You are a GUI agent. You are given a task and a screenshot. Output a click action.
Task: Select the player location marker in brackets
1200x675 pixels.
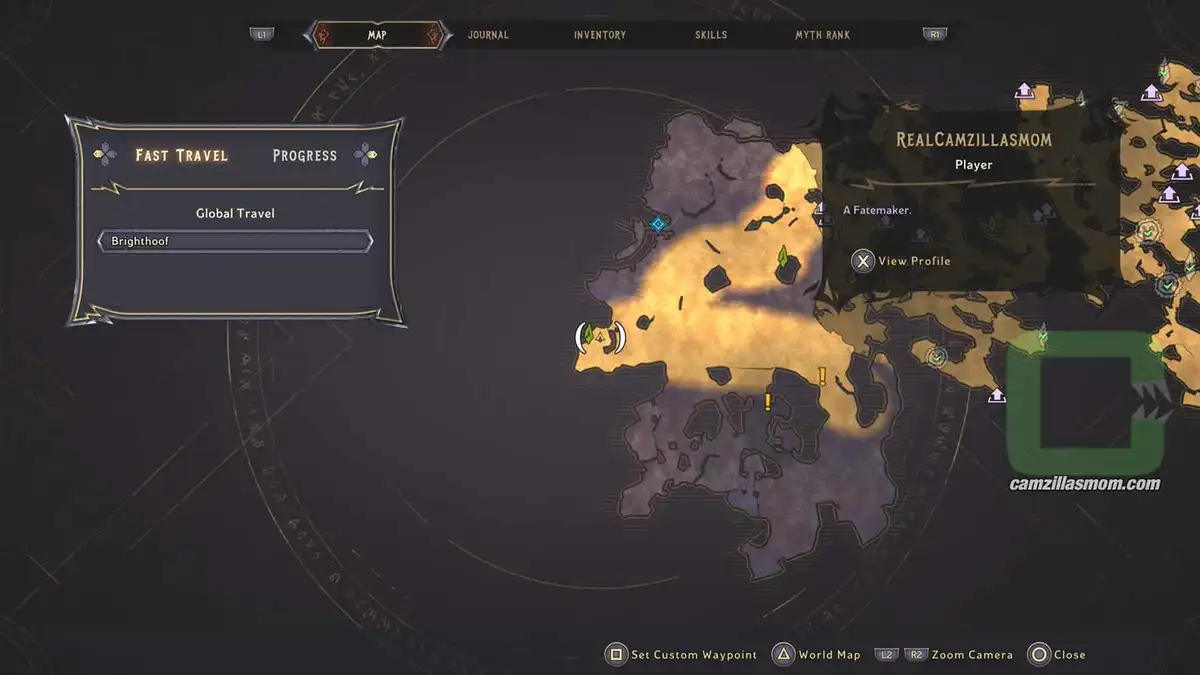(x=599, y=337)
